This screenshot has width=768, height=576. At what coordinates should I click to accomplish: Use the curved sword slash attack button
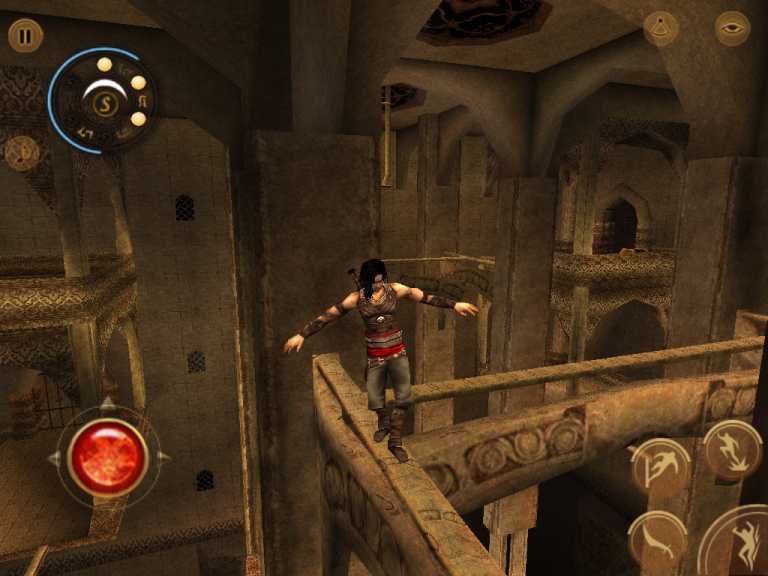[657, 540]
